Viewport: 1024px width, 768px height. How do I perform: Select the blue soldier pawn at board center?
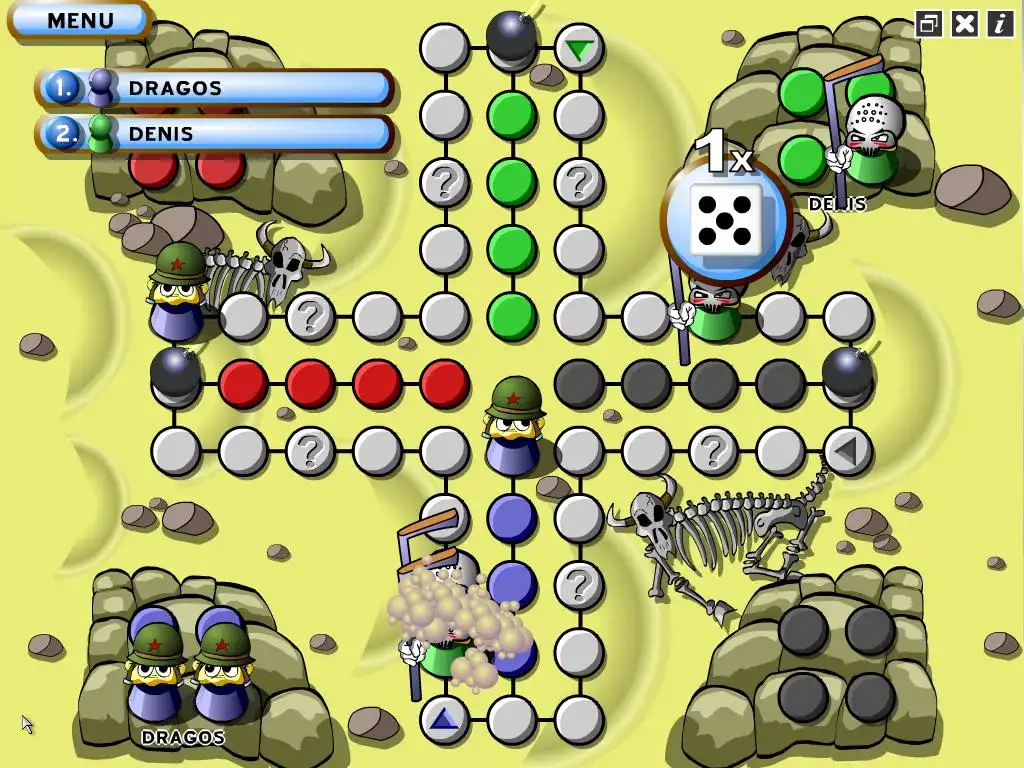click(x=514, y=425)
